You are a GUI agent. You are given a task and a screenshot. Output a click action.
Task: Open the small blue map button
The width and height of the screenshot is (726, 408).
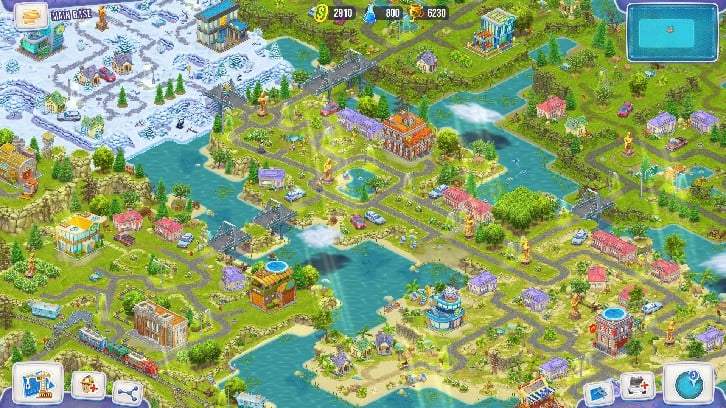[x=597, y=392]
